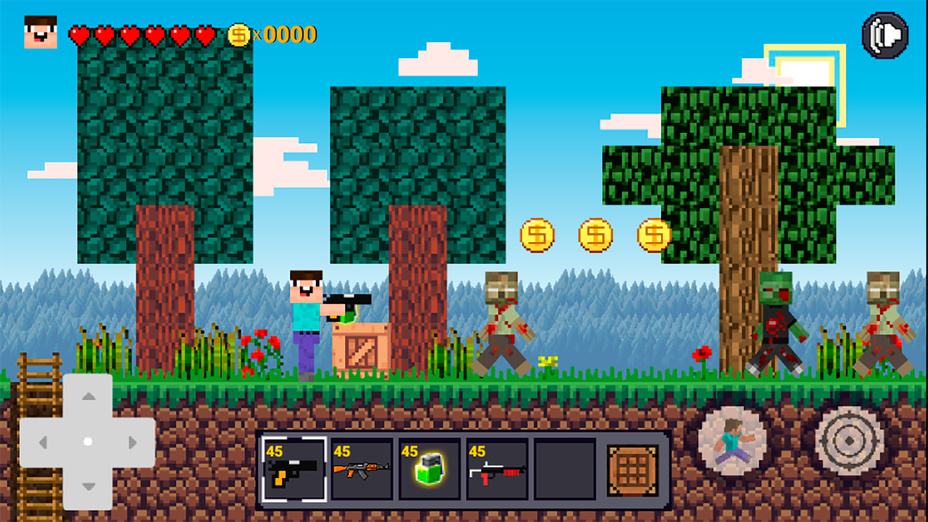Switch to the AK-47 rifle slot
928x522 pixels.
coord(361,469)
